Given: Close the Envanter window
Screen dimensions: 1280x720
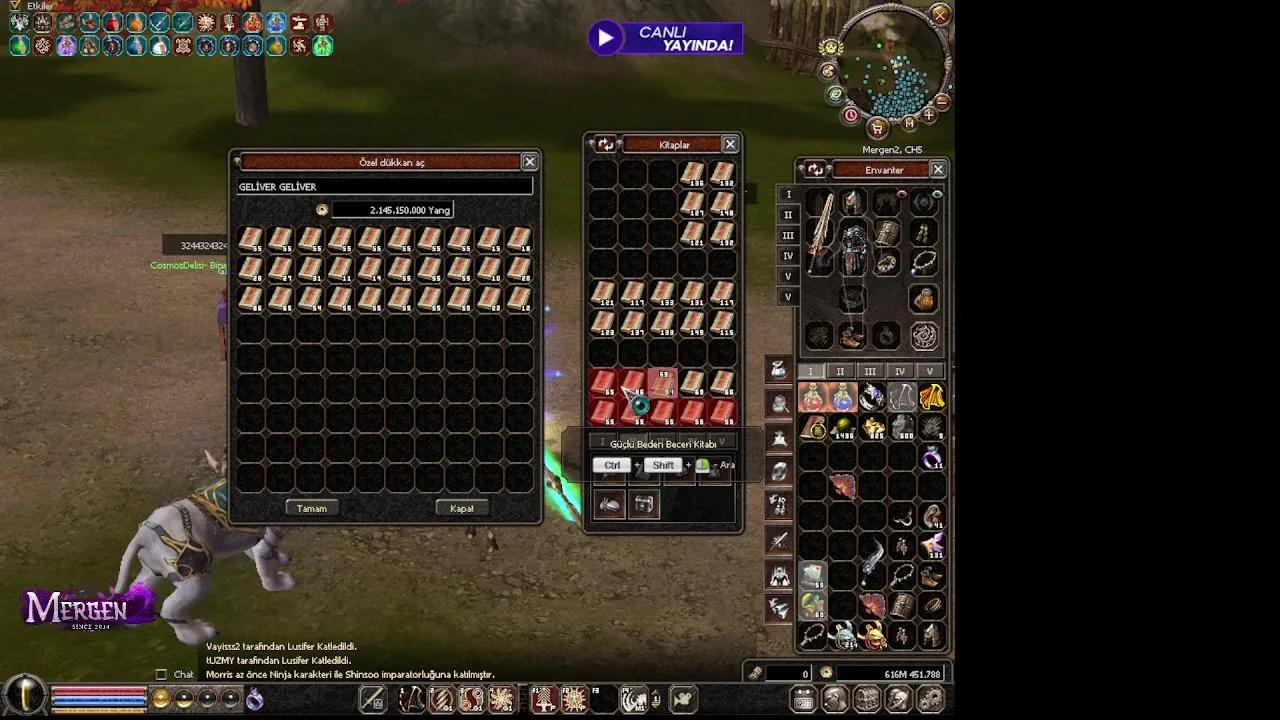Looking at the screenshot, I should (937, 170).
